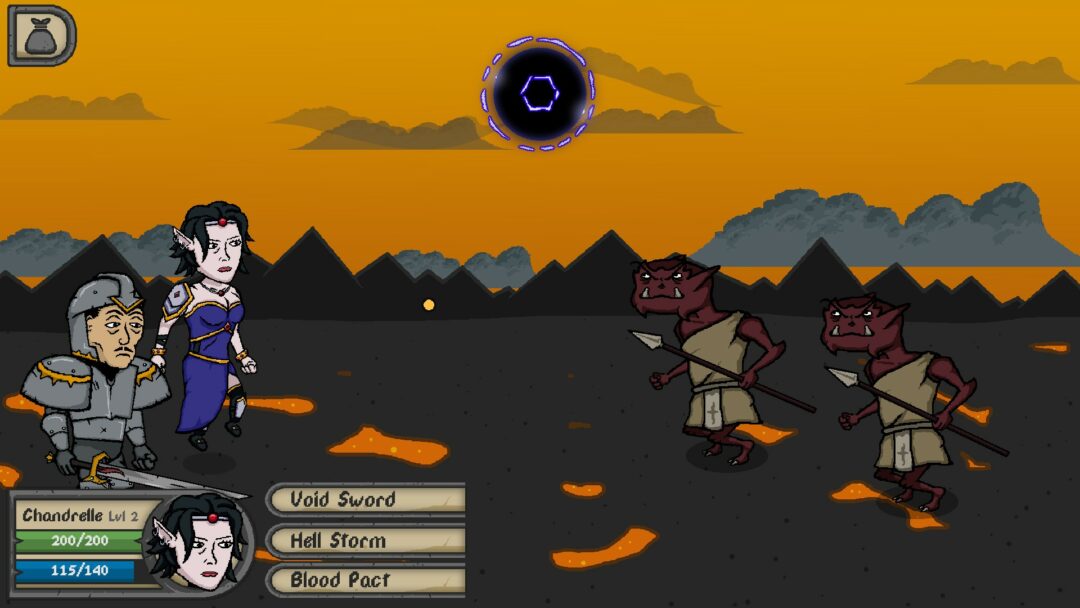Screen dimensions: 1080x608
Task: Choose the Void Sword ability
Action: coord(366,499)
